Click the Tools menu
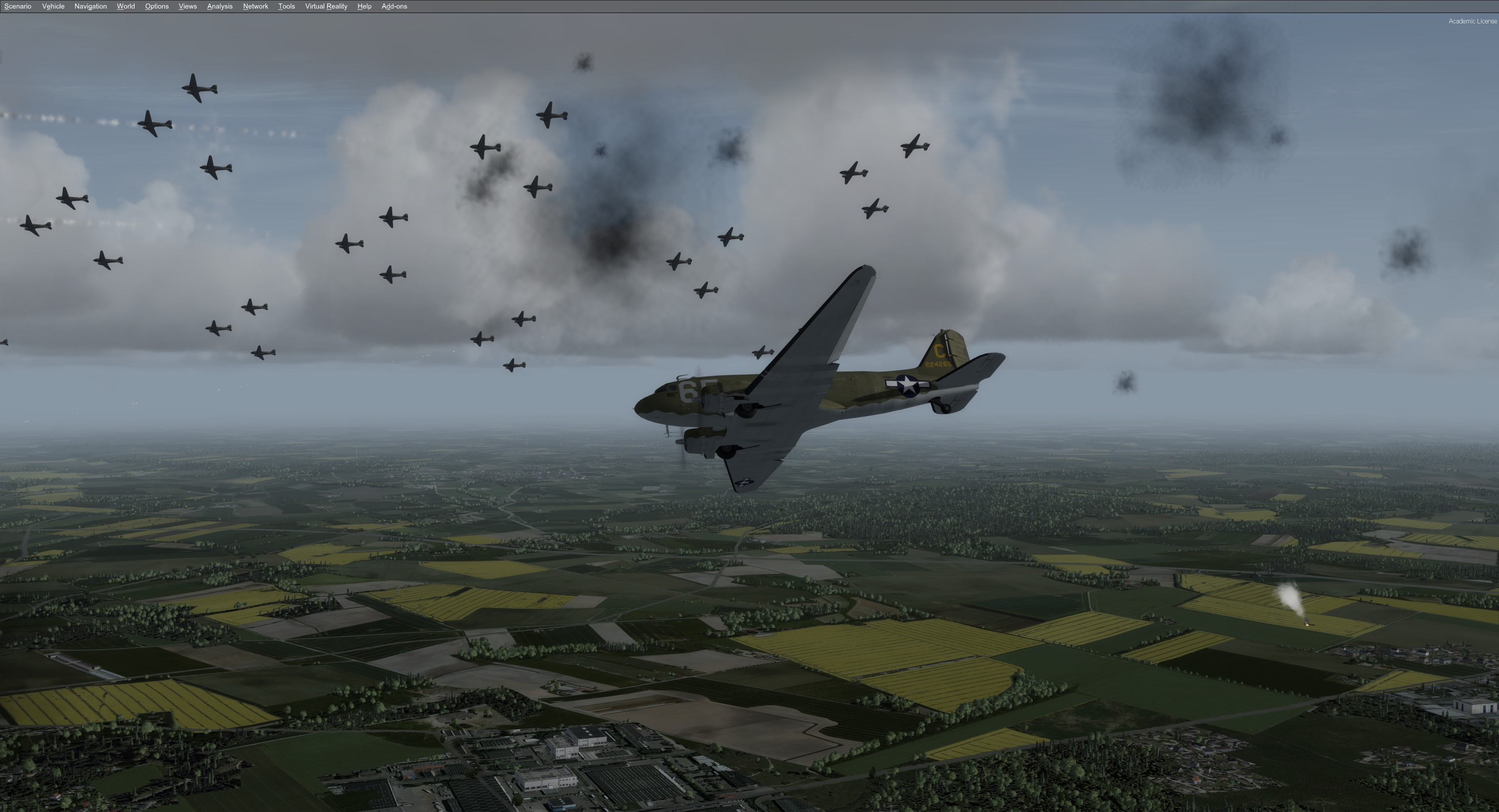 286,6
